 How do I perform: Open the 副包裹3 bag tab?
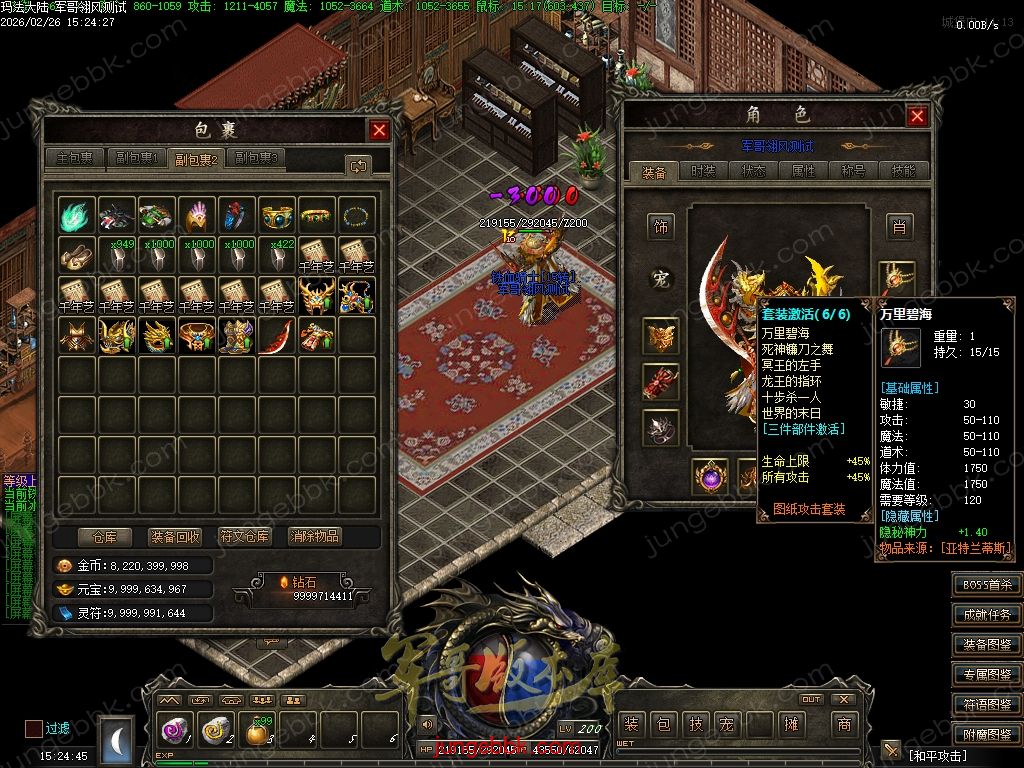(x=256, y=158)
